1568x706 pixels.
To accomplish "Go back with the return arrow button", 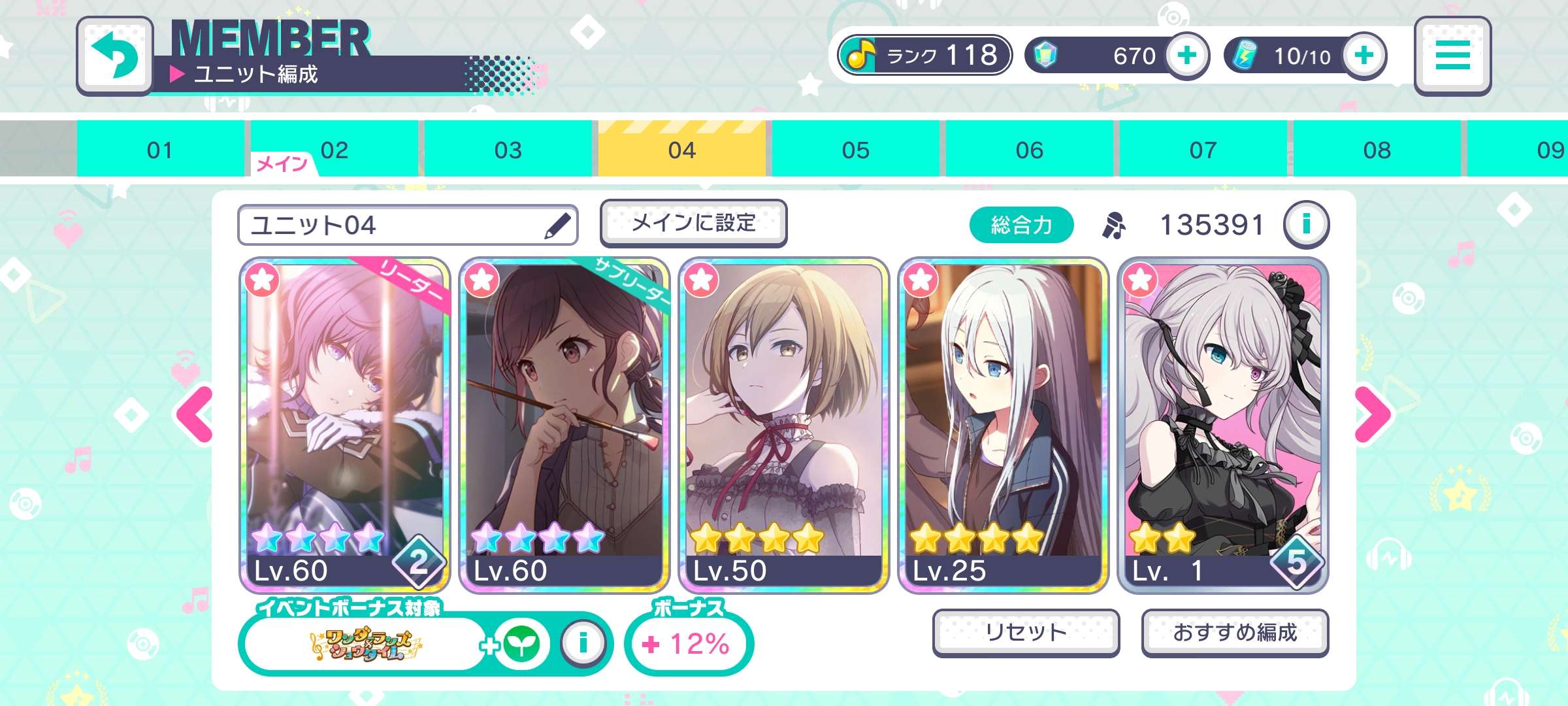I will tap(115, 56).
